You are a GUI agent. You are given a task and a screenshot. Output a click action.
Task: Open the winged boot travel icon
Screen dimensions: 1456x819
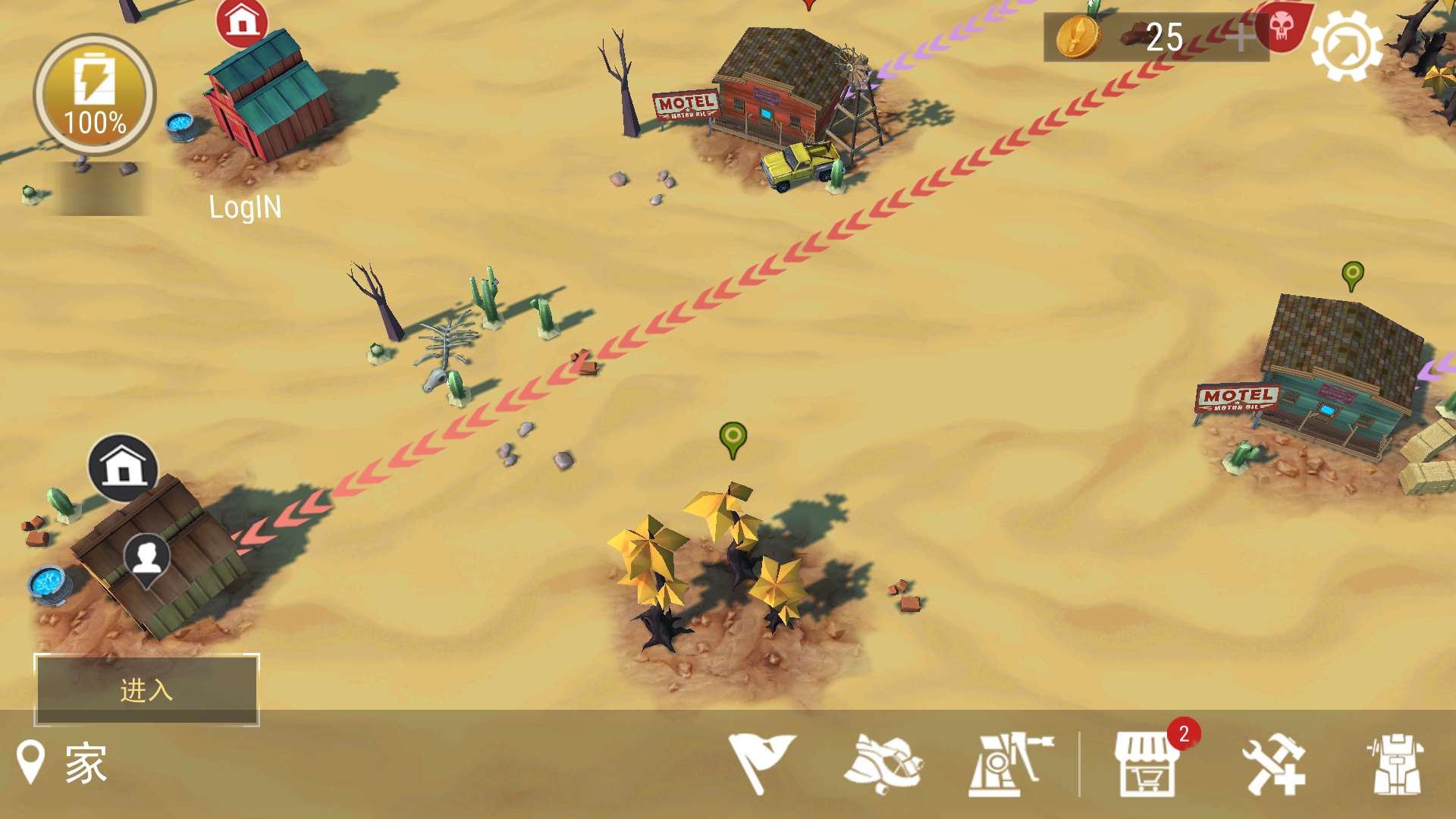pyautogui.click(x=883, y=763)
